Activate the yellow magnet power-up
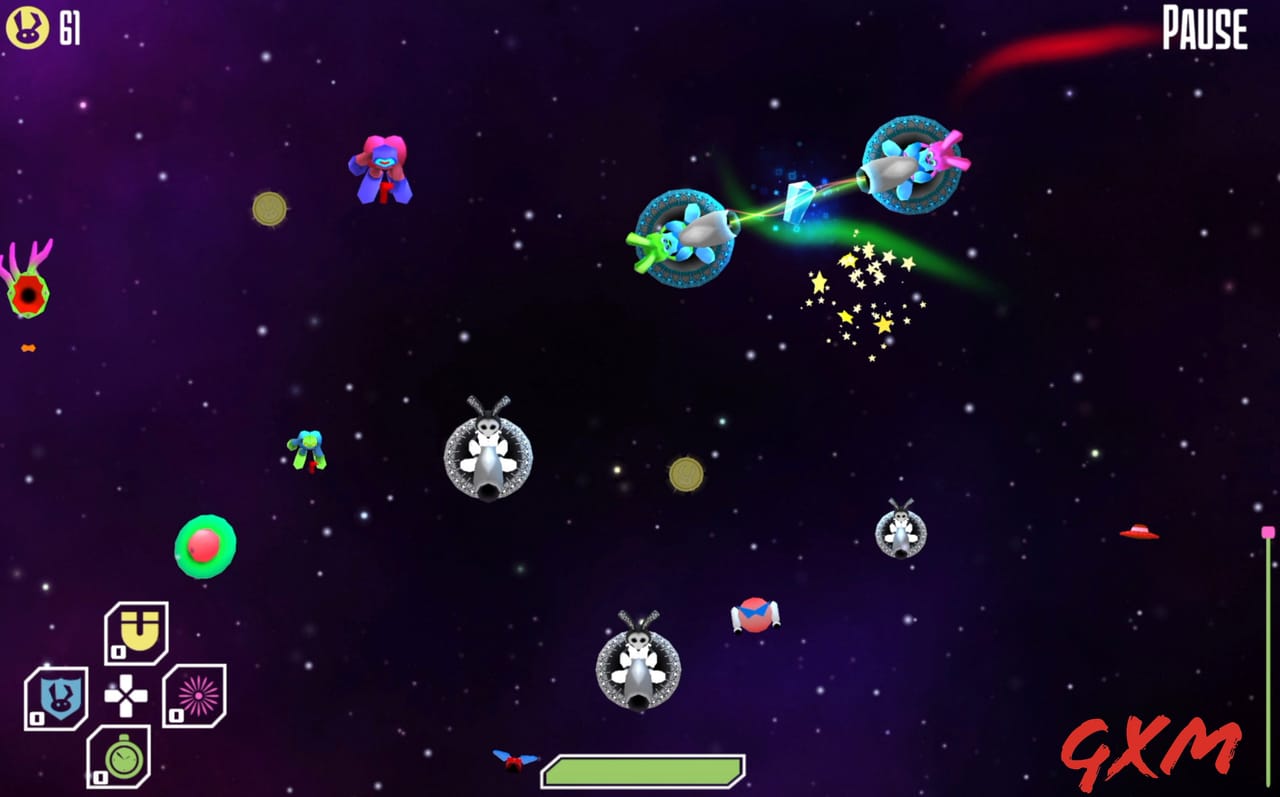The height and width of the screenshot is (797, 1280). 137,633
